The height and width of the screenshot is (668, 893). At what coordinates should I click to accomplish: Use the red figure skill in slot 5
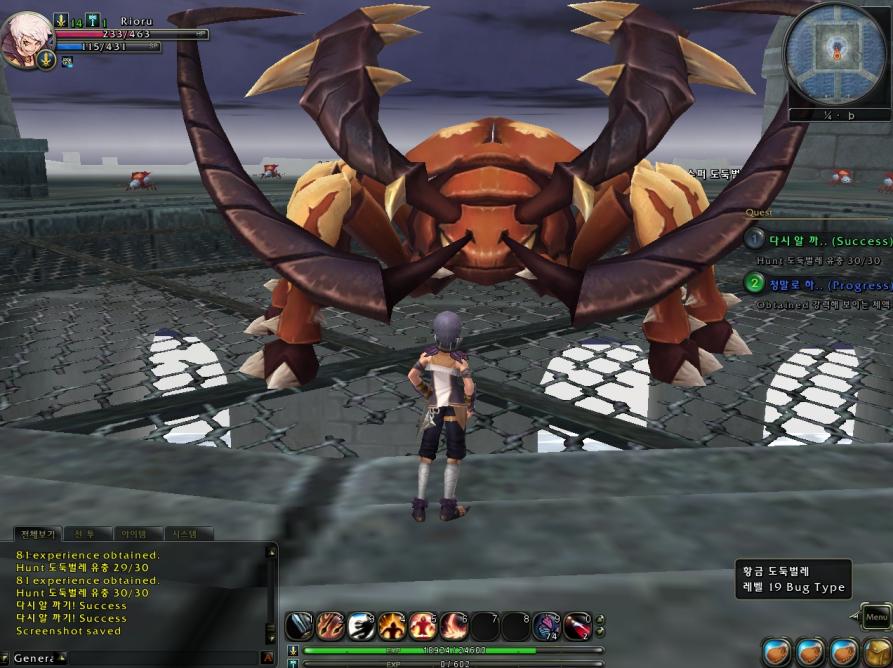coord(423,627)
